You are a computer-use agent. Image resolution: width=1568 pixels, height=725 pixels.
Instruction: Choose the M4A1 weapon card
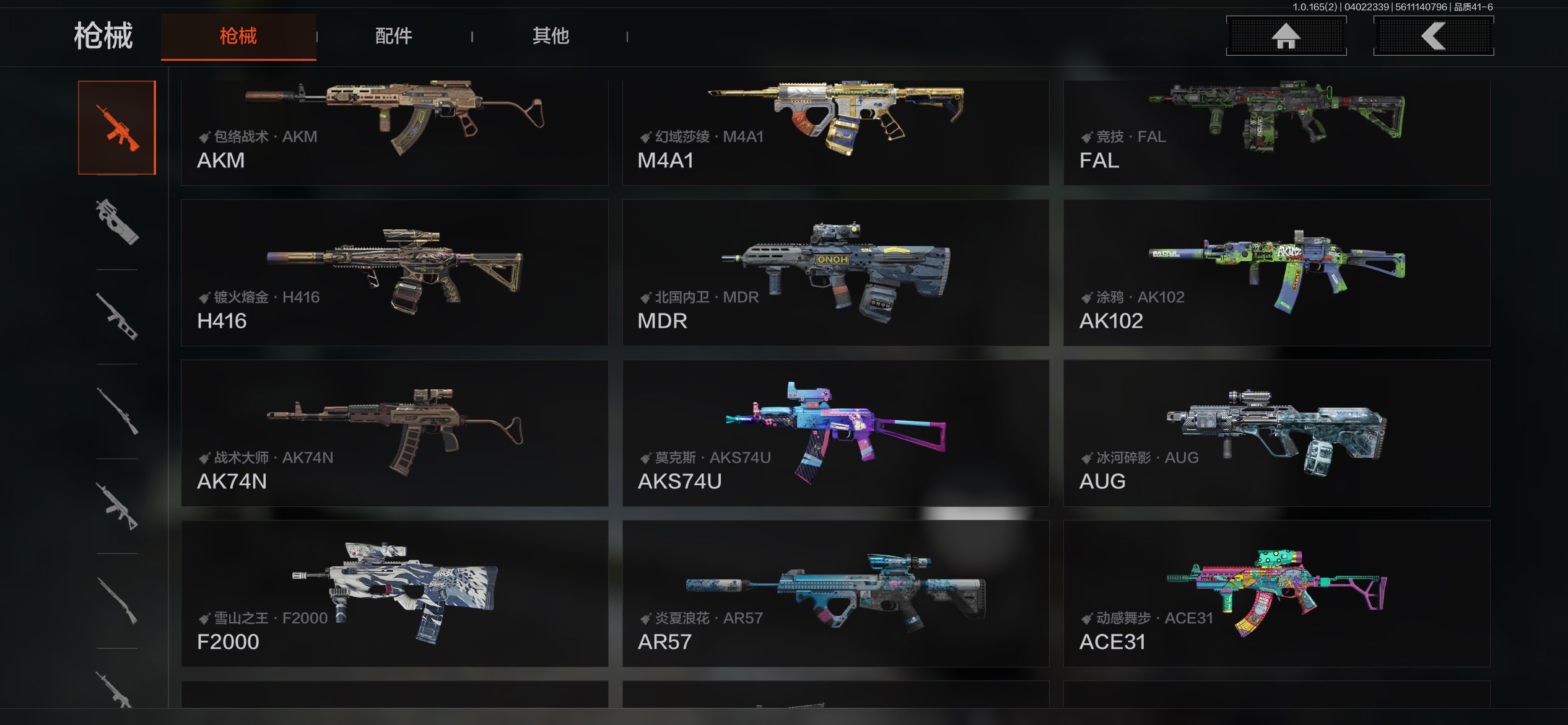pyautogui.click(x=835, y=131)
